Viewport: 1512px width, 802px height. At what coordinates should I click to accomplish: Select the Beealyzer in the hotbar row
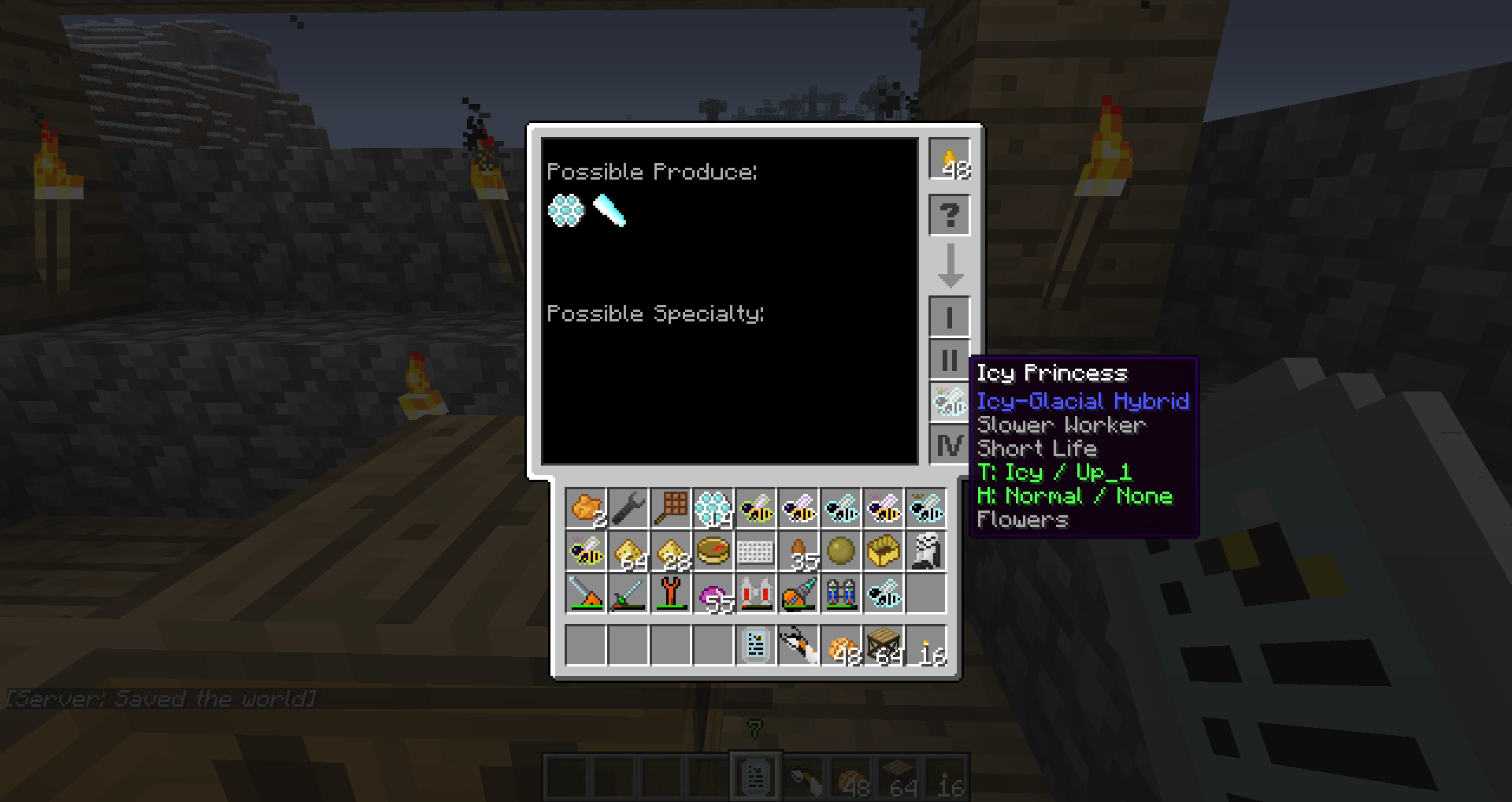(x=756, y=646)
